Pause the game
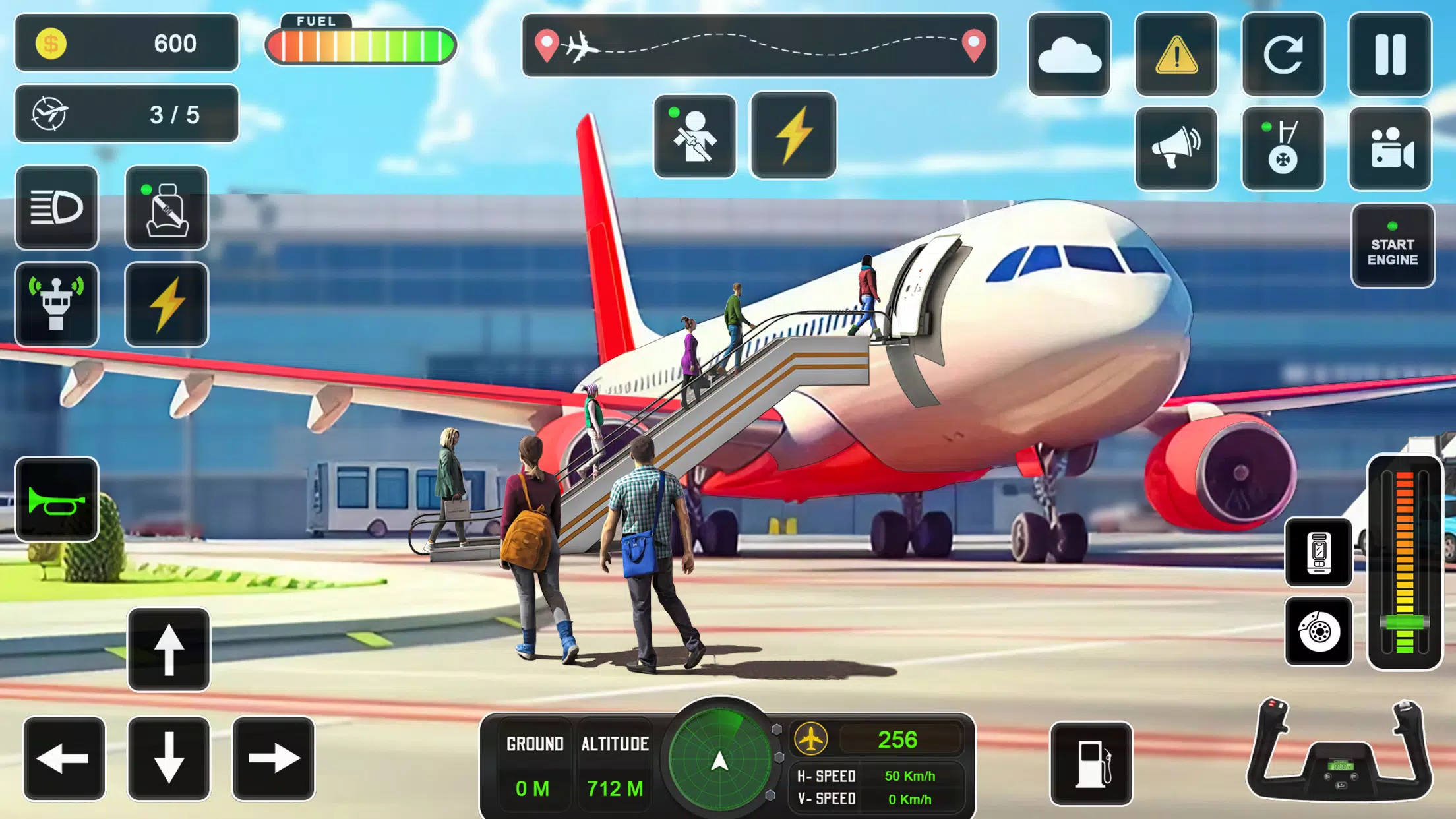Screen dimensions: 1456x819 (1390, 54)
